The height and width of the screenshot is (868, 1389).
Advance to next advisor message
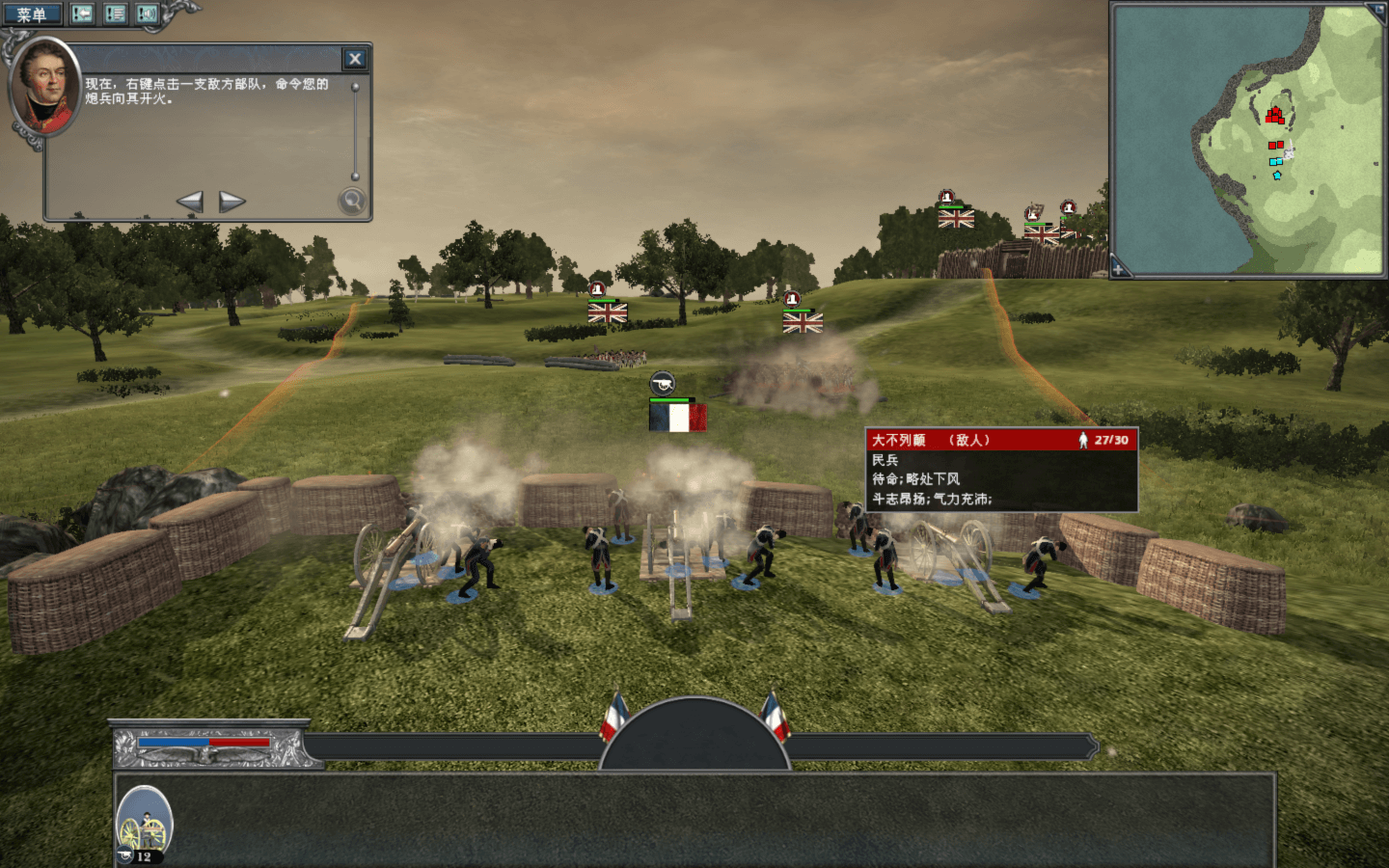click(231, 202)
